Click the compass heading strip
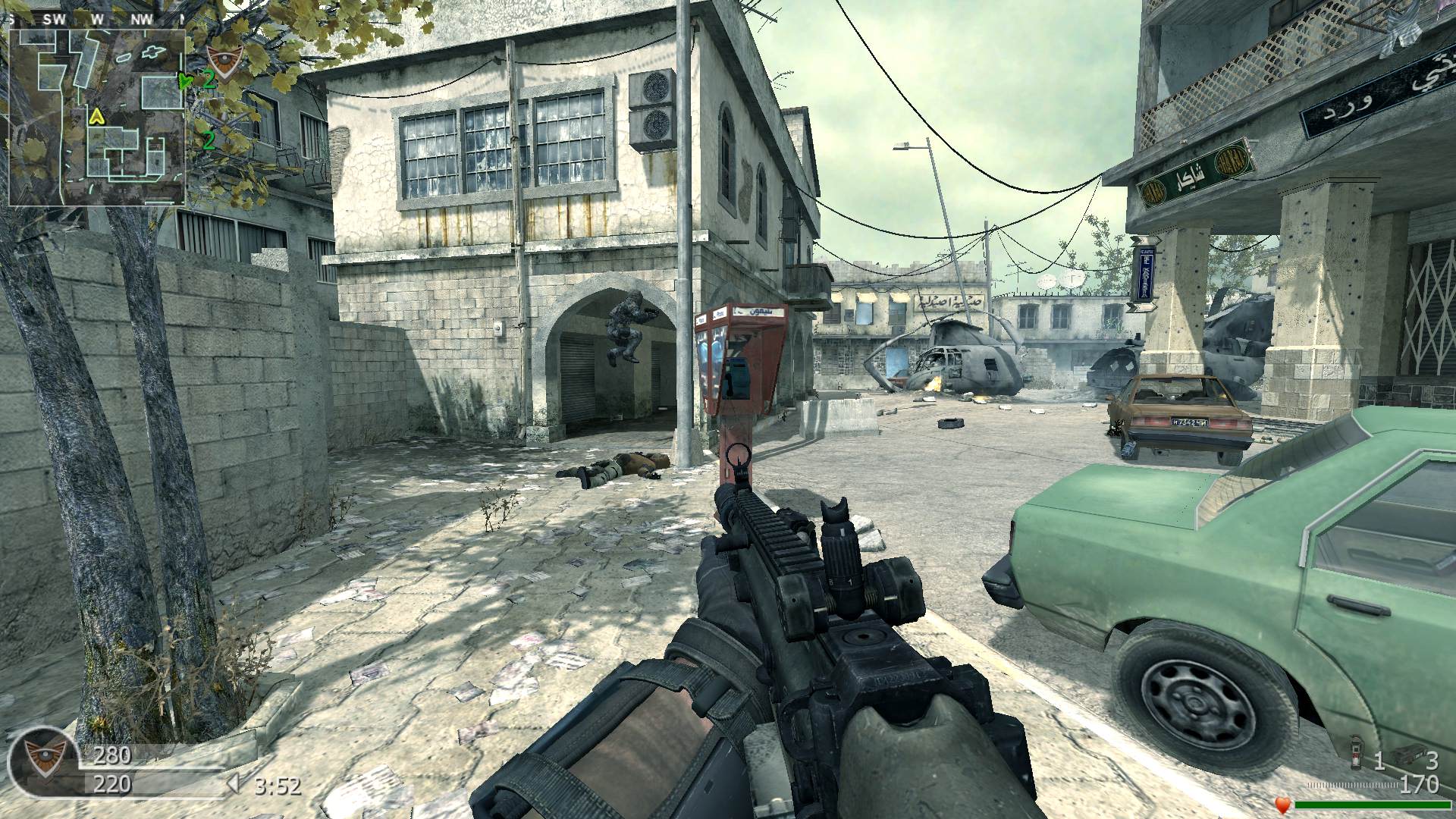The height and width of the screenshot is (819, 1456). 97,20
